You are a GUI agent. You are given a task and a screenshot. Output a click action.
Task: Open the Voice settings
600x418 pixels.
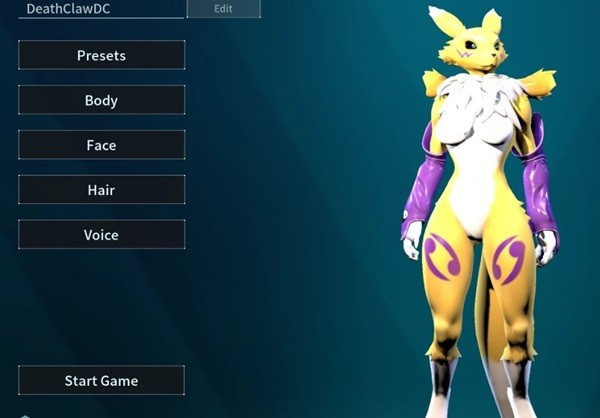101,235
